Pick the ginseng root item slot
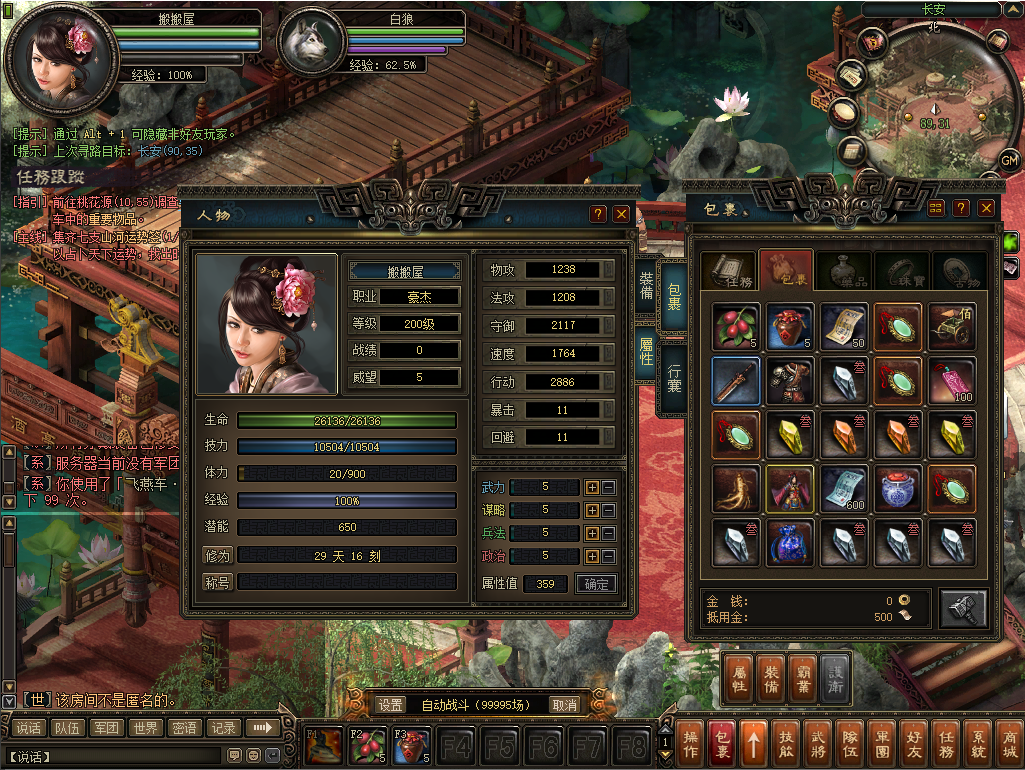This screenshot has height=770, width=1025. point(736,489)
